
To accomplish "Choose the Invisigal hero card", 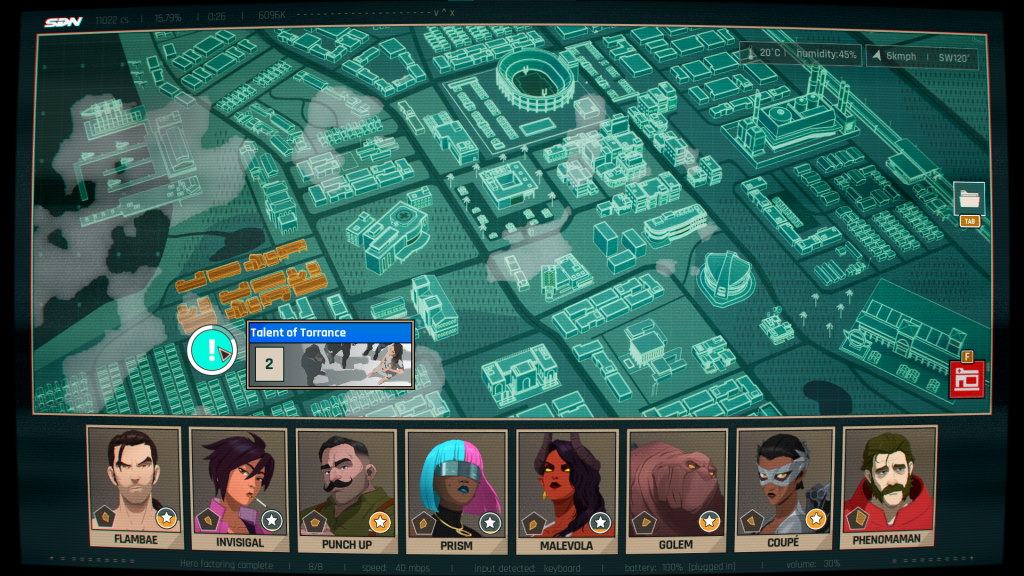I will [240, 488].
